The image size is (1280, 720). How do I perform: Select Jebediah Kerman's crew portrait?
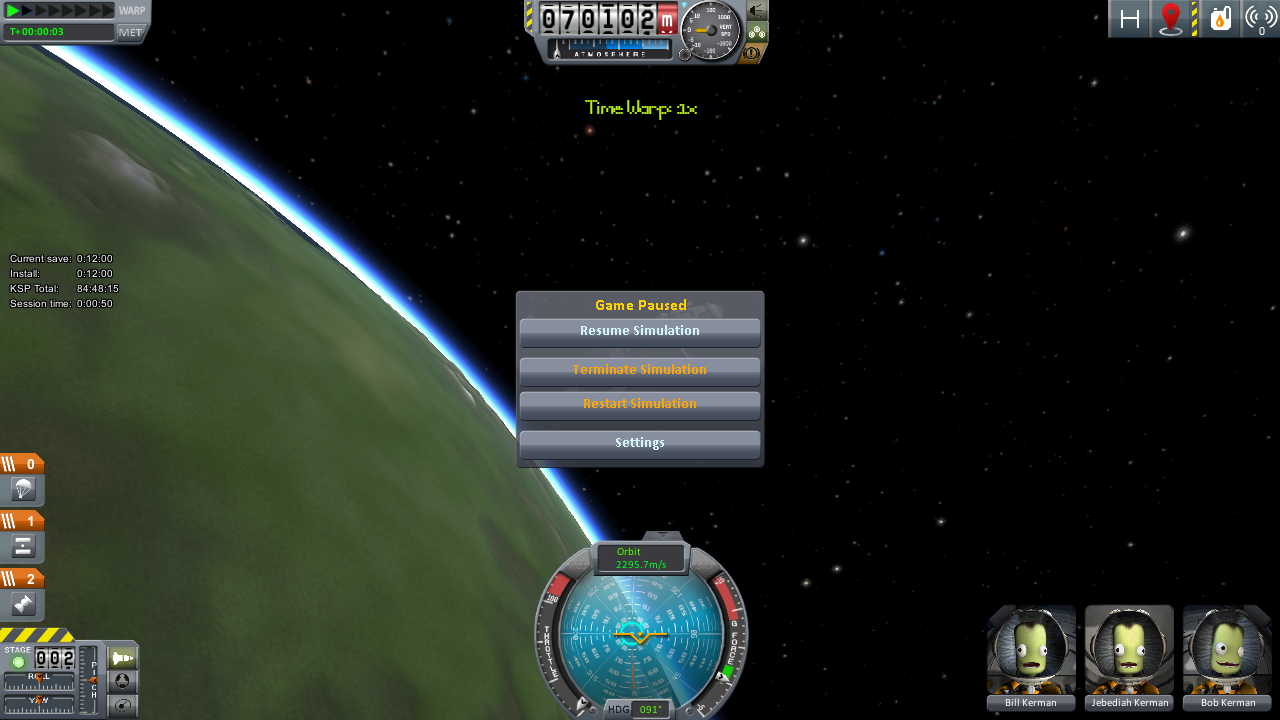(1129, 650)
